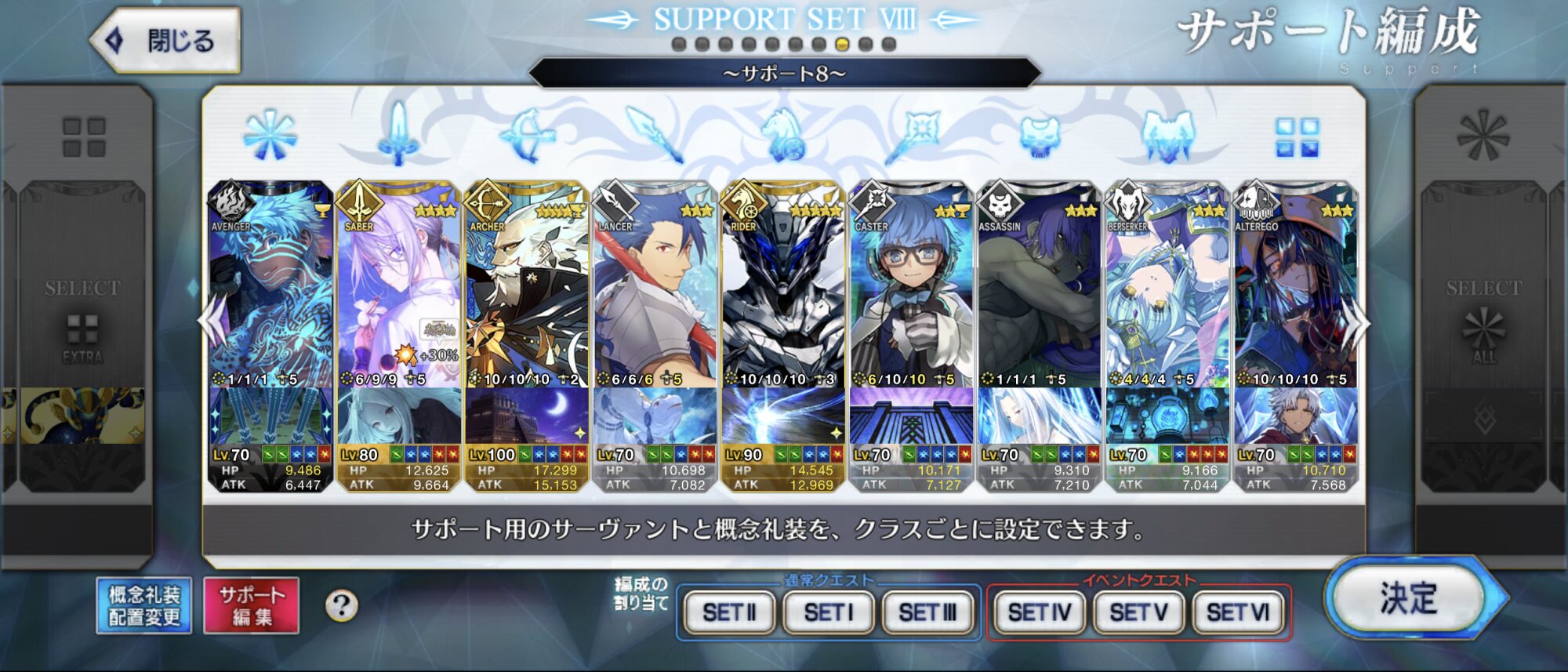
Task: Open the サポート編集 support edit button
Action: point(251,605)
